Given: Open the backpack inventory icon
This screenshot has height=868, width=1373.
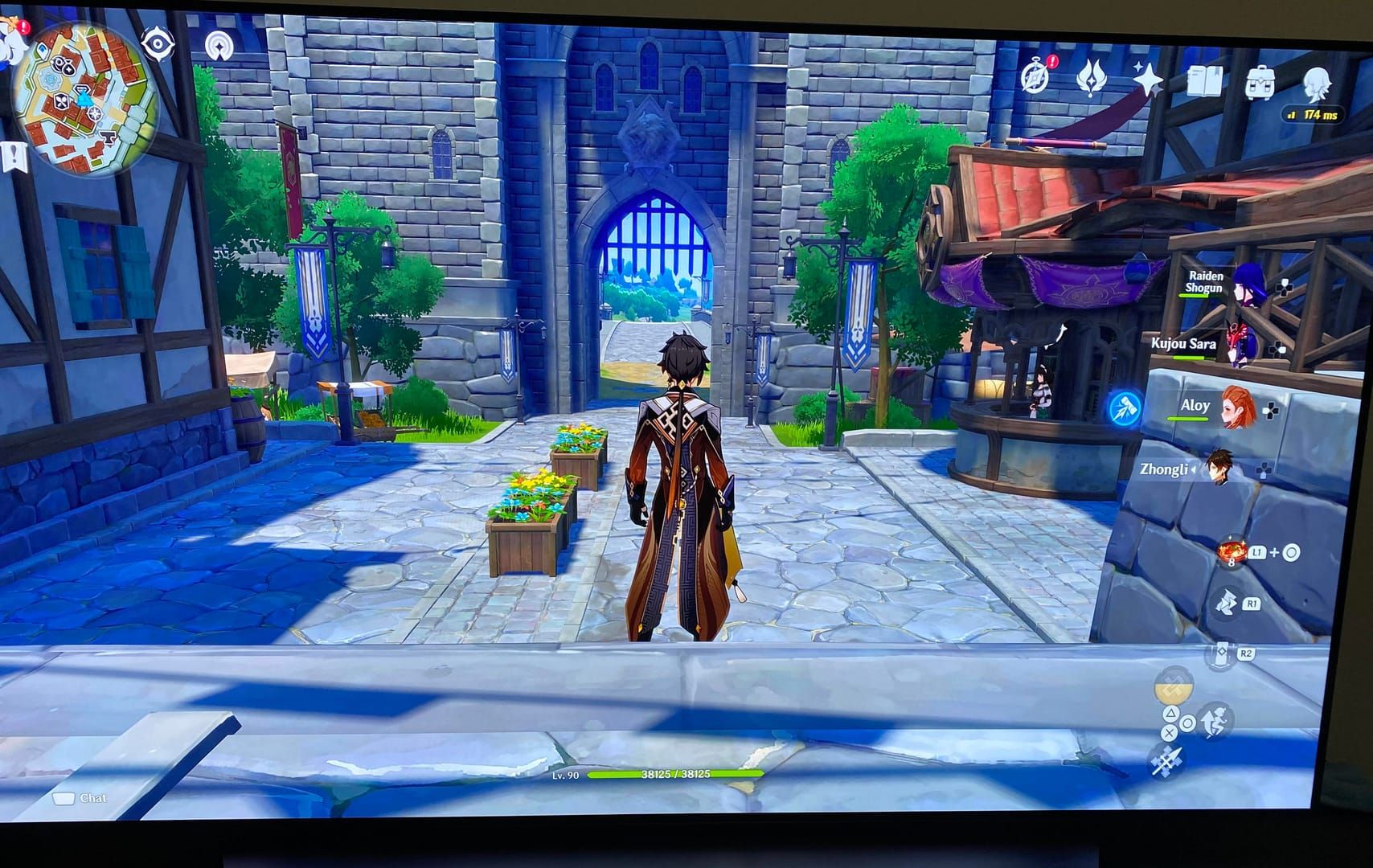Looking at the screenshot, I should (x=1260, y=83).
